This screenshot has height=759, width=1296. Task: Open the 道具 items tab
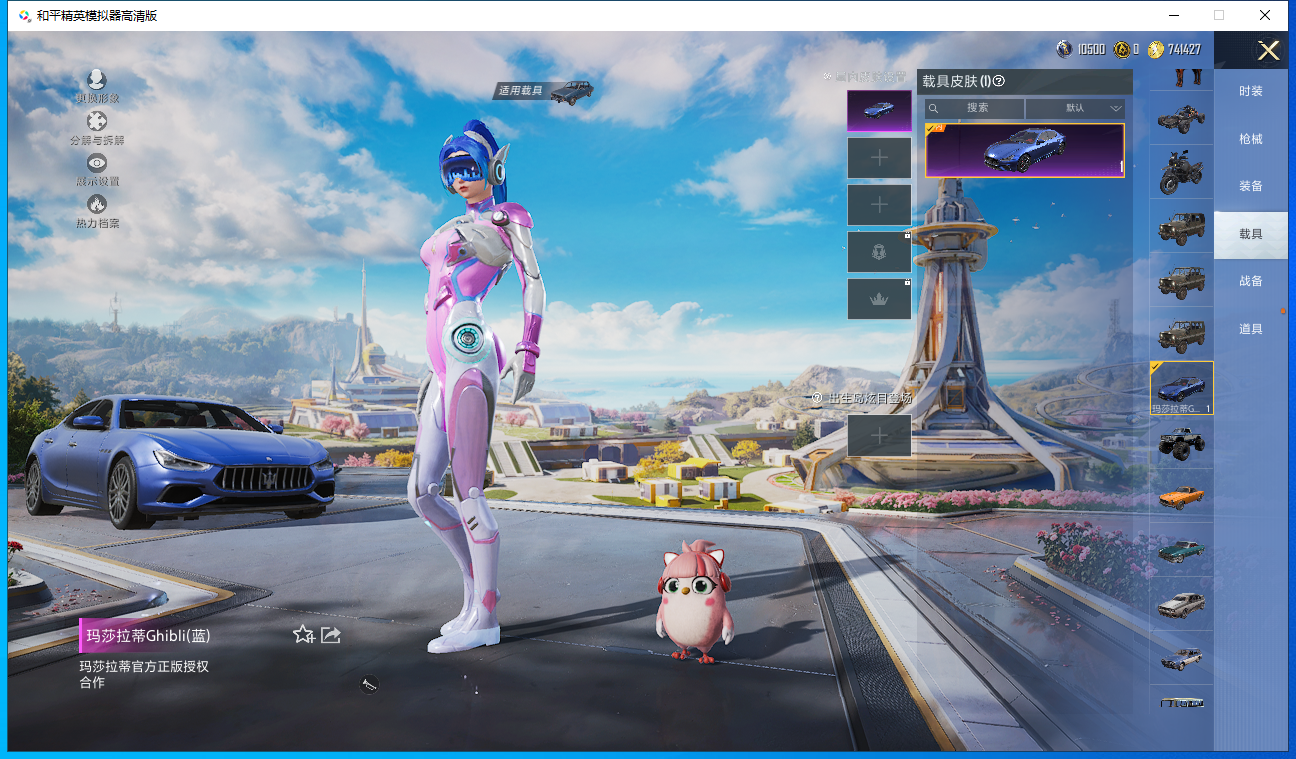1250,329
